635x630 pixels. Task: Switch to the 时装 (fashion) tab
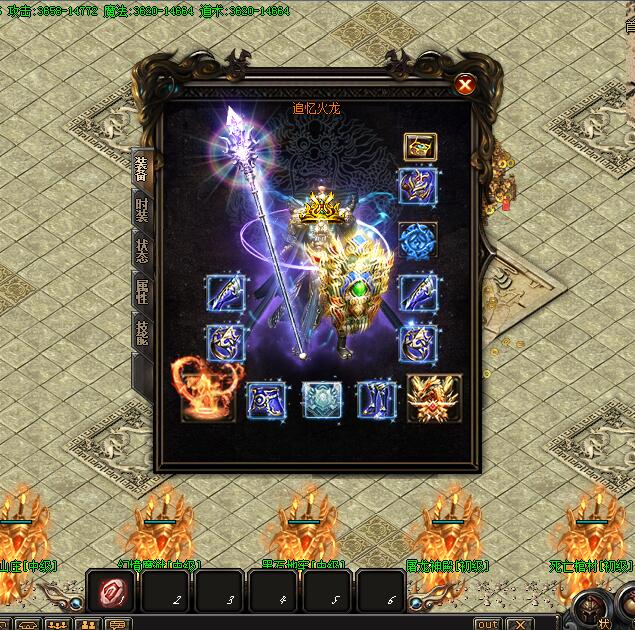[142, 209]
